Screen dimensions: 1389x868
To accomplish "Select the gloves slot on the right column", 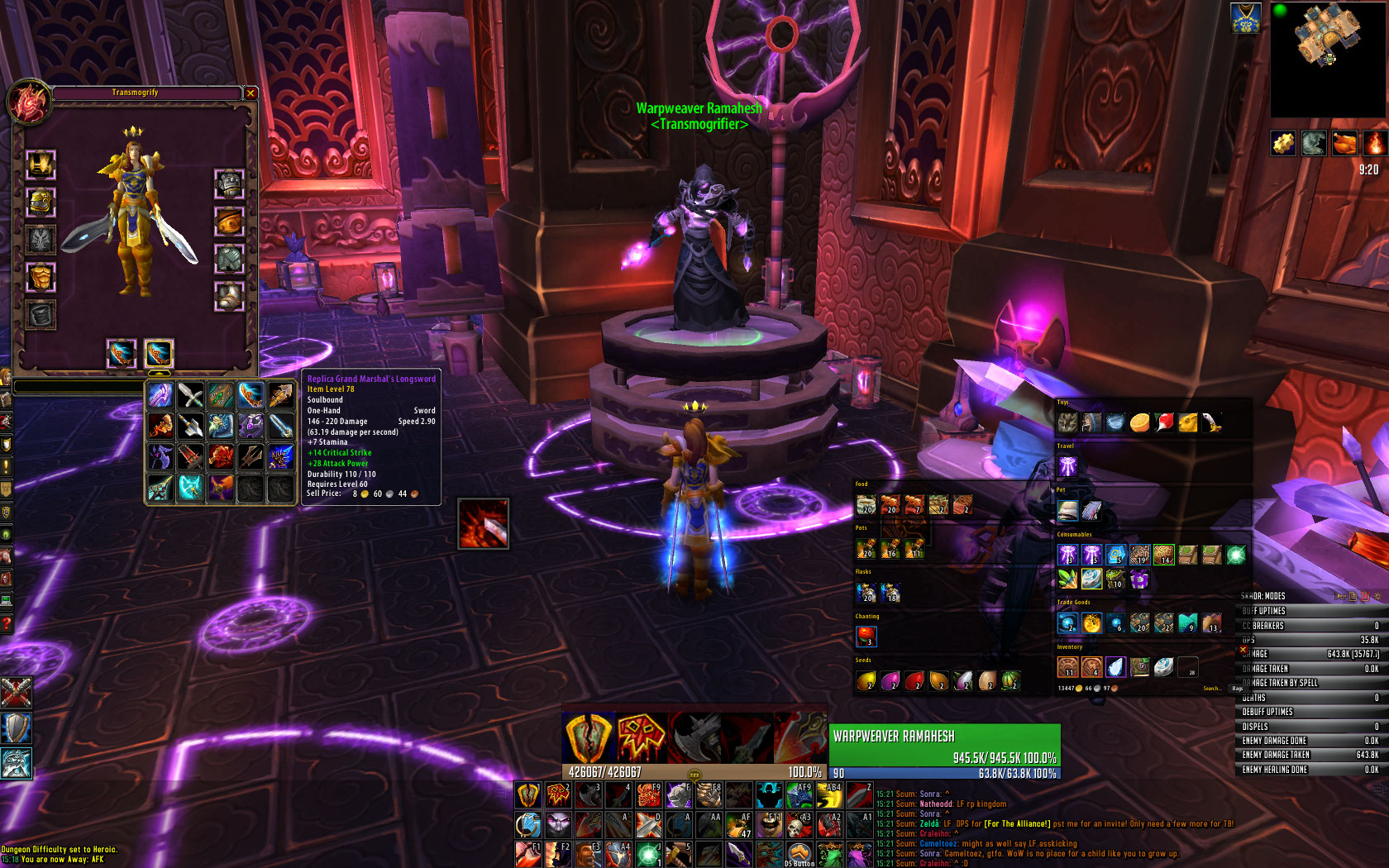I will pos(230,184).
